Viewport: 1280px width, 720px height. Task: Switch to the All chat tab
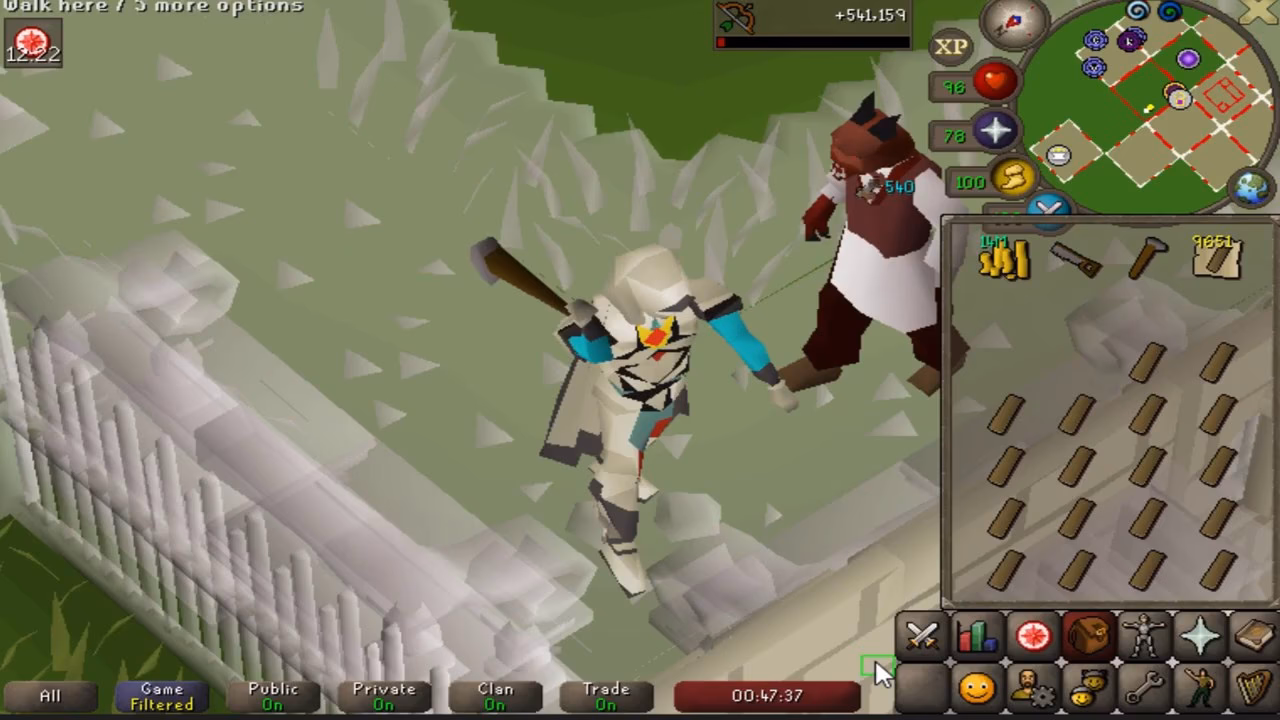pos(49,695)
